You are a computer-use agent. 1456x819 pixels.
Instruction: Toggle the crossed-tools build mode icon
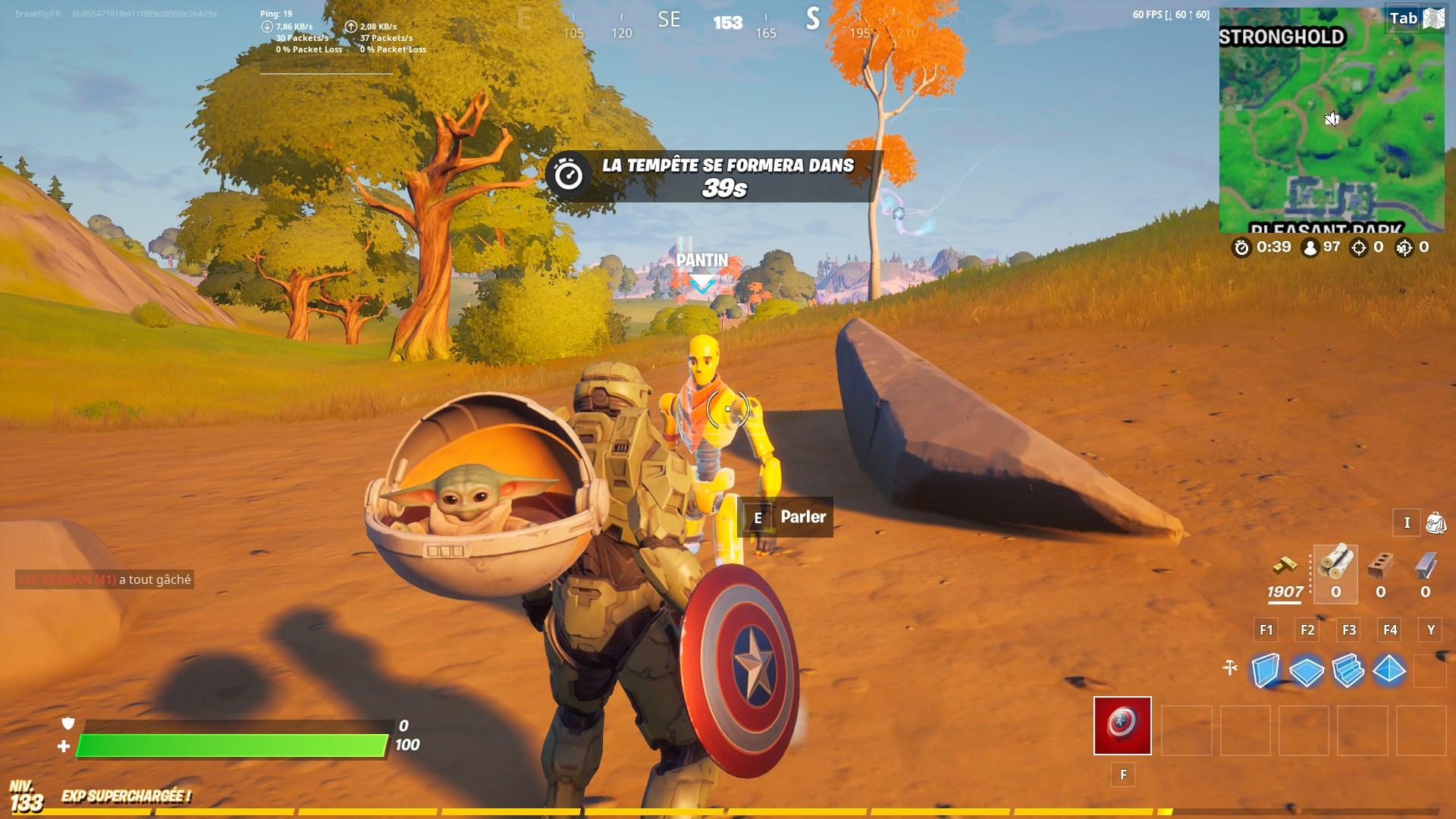[x=1230, y=668]
